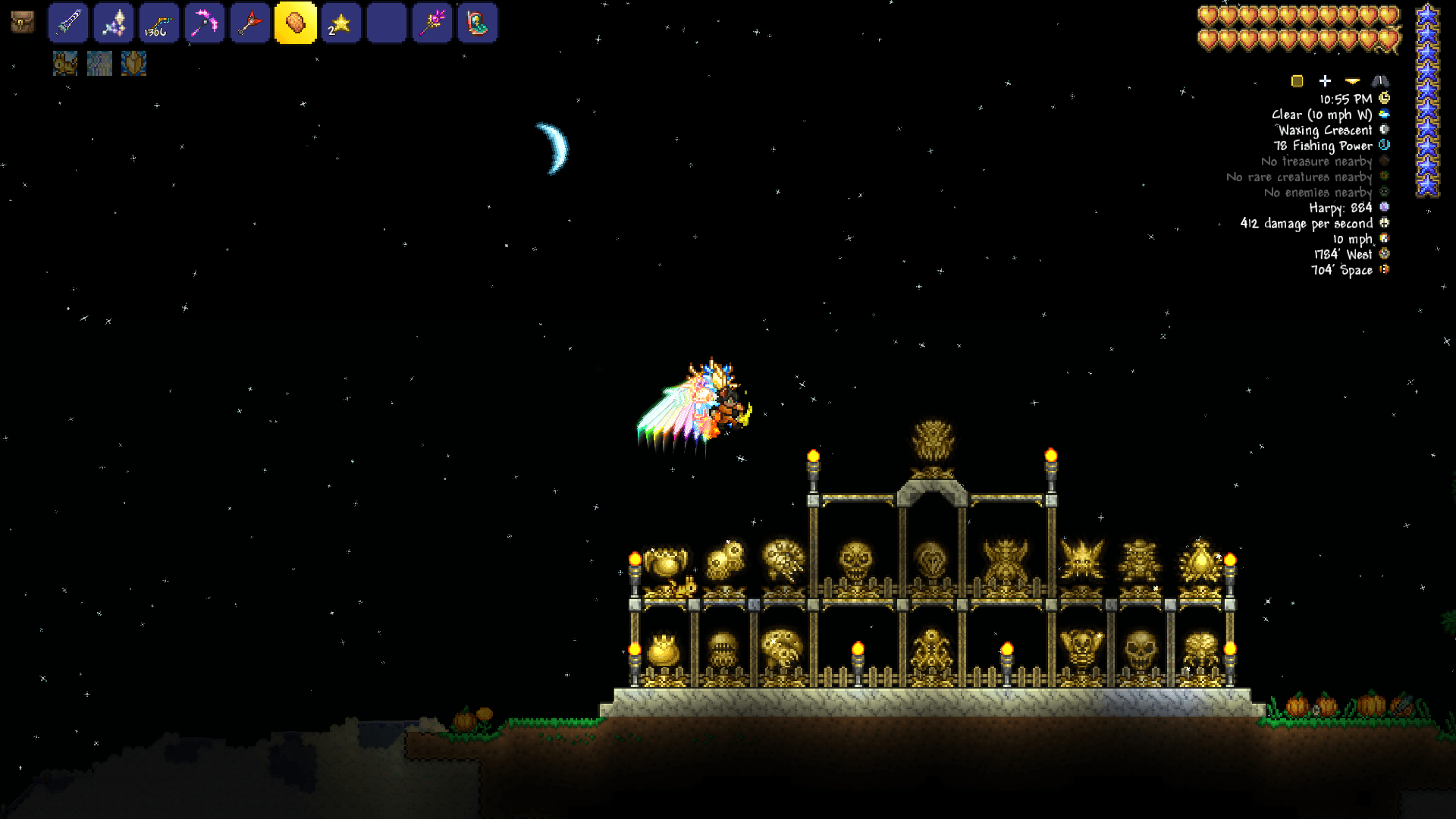Image resolution: width=1456 pixels, height=819 pixels.
Task: Select the Magic Mirror in the last hotbar slot
Action: tap(476, 23)
